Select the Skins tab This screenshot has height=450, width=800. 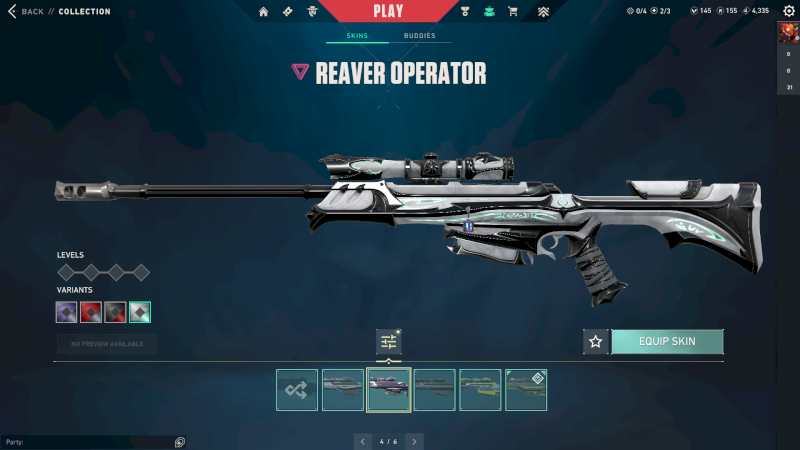click(357, 35)
